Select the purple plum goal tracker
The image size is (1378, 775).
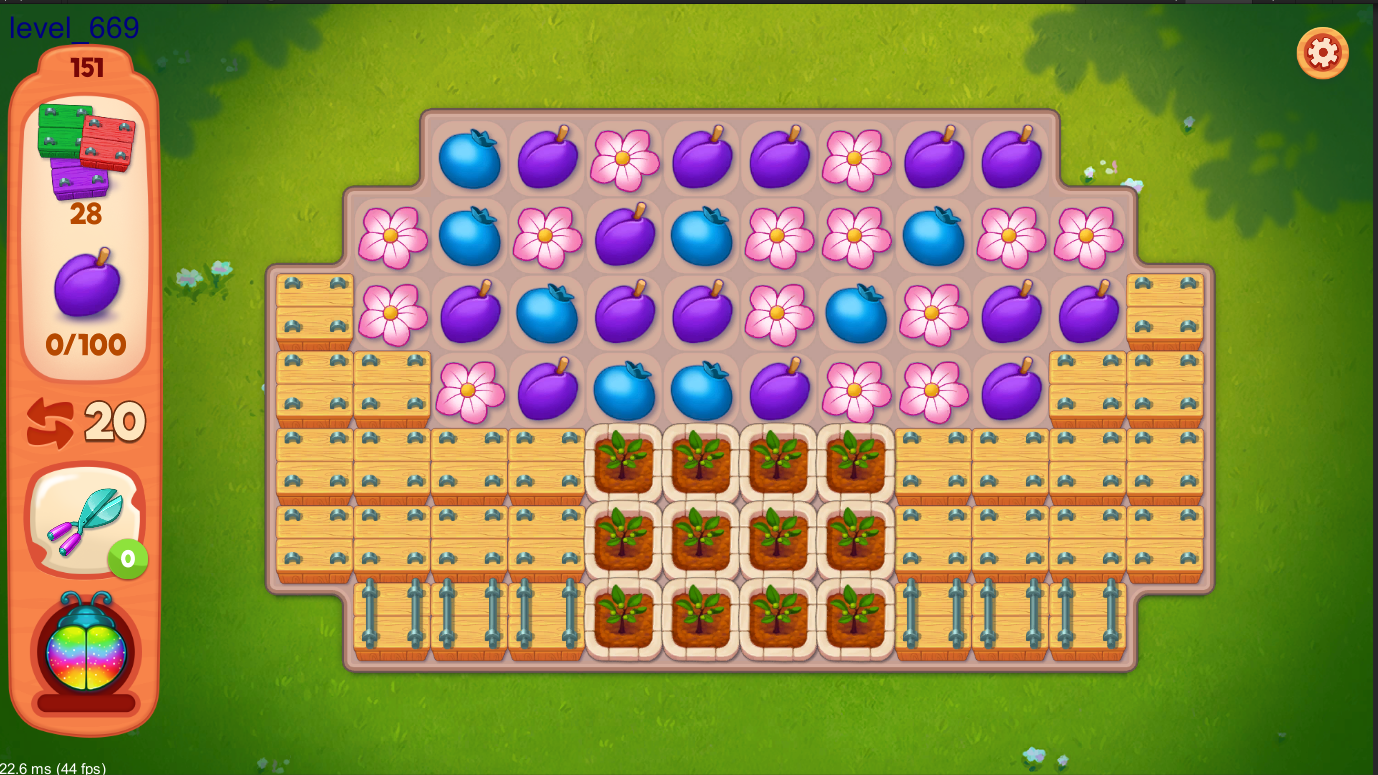(86, 285)
